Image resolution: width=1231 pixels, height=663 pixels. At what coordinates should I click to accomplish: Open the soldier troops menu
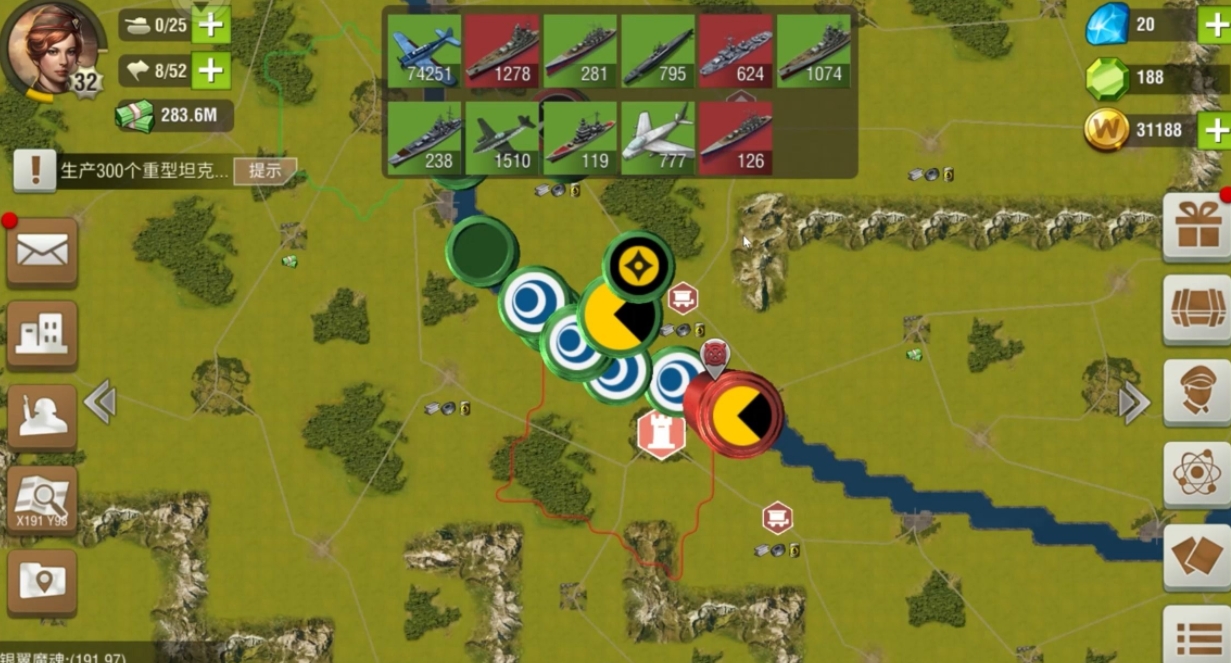(x=42, y=417)
